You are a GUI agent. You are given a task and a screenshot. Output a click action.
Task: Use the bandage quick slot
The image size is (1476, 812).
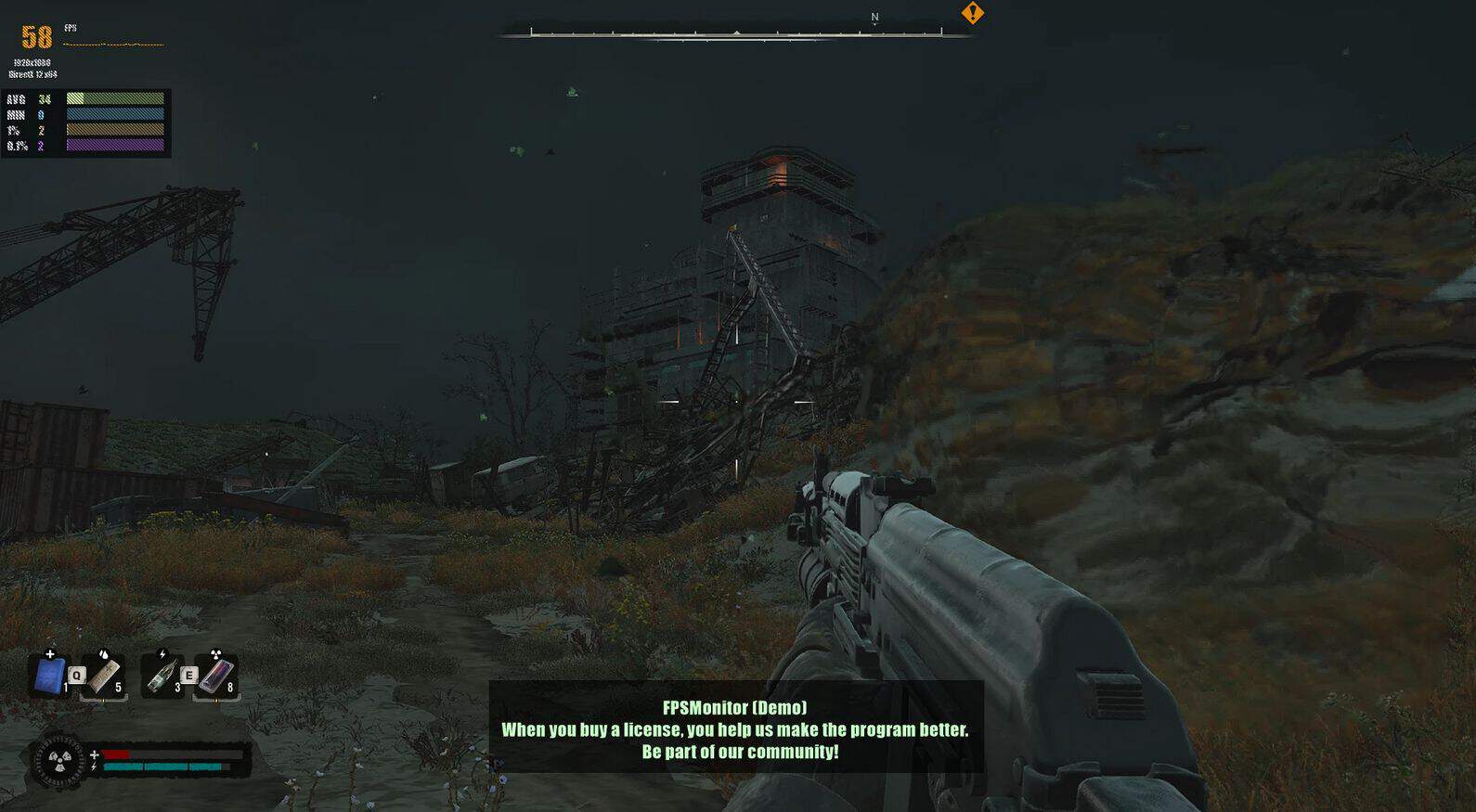tap(105, 676)
